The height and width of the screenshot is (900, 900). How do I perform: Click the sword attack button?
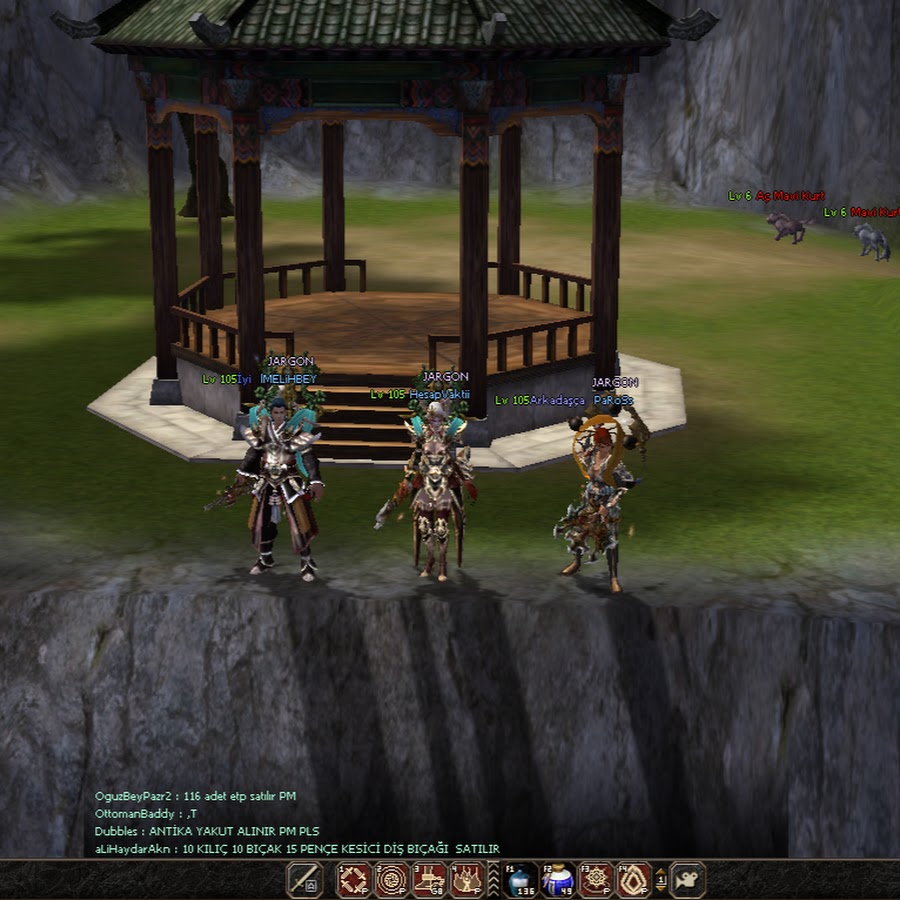point(304,880)
